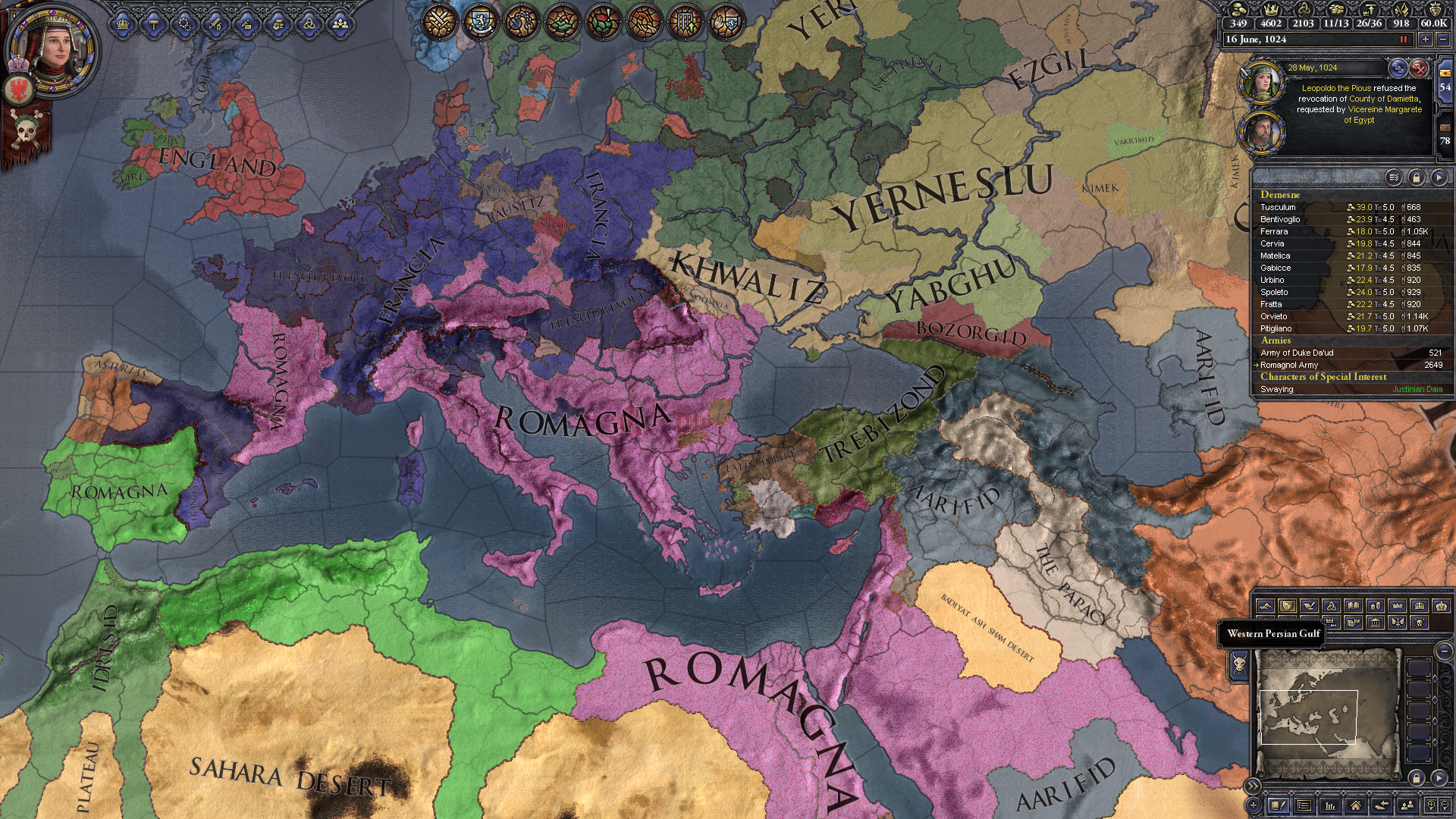1456x819 pixels.
Task: Toggle the outliner lock icon
Action: click(x=1417, y=177)
